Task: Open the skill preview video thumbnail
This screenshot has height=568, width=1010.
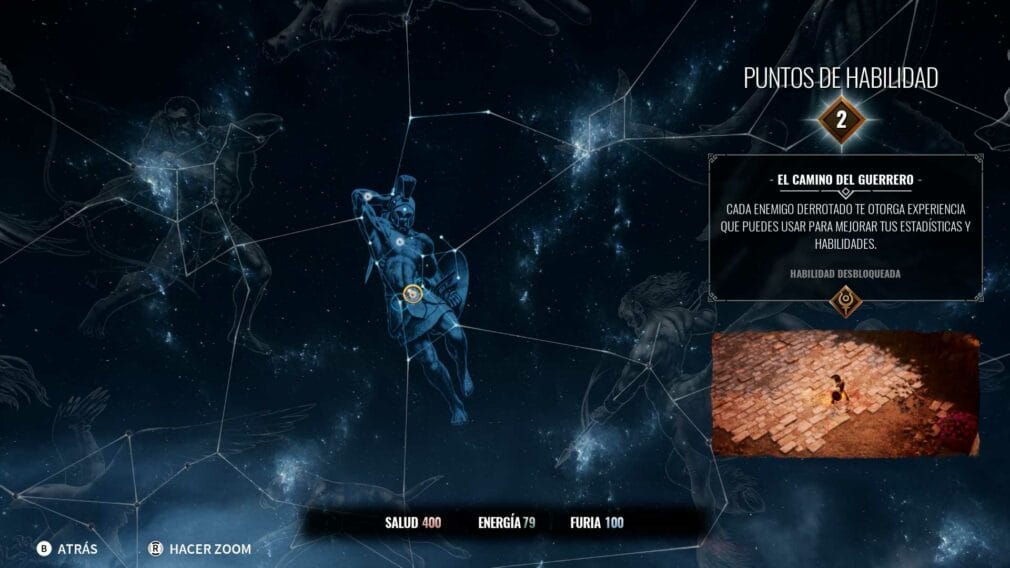Action: [x=845, y=394]
